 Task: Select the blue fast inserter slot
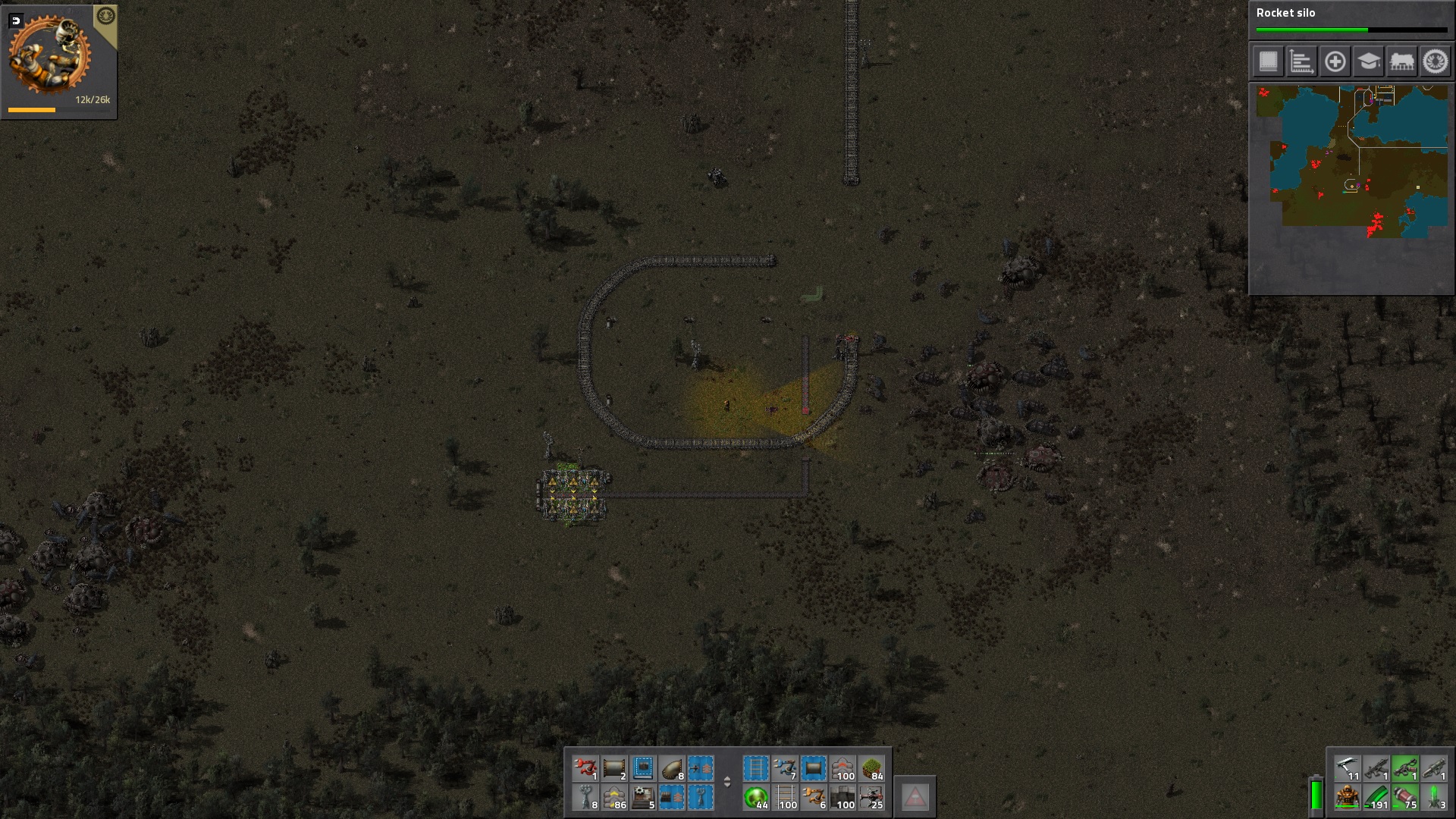pyautogui.click(x=785, y=768)
